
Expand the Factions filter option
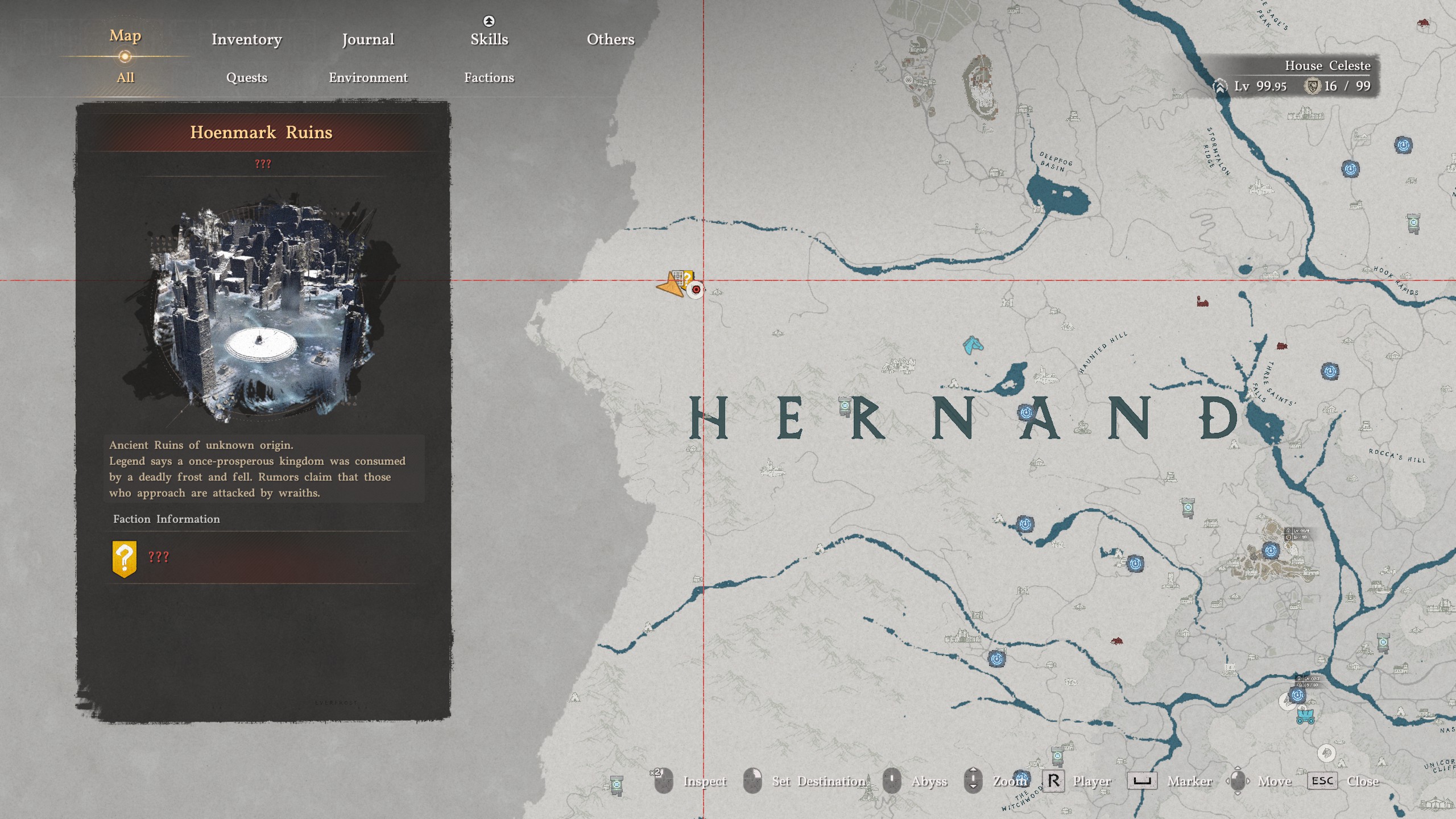click(490, 78)
